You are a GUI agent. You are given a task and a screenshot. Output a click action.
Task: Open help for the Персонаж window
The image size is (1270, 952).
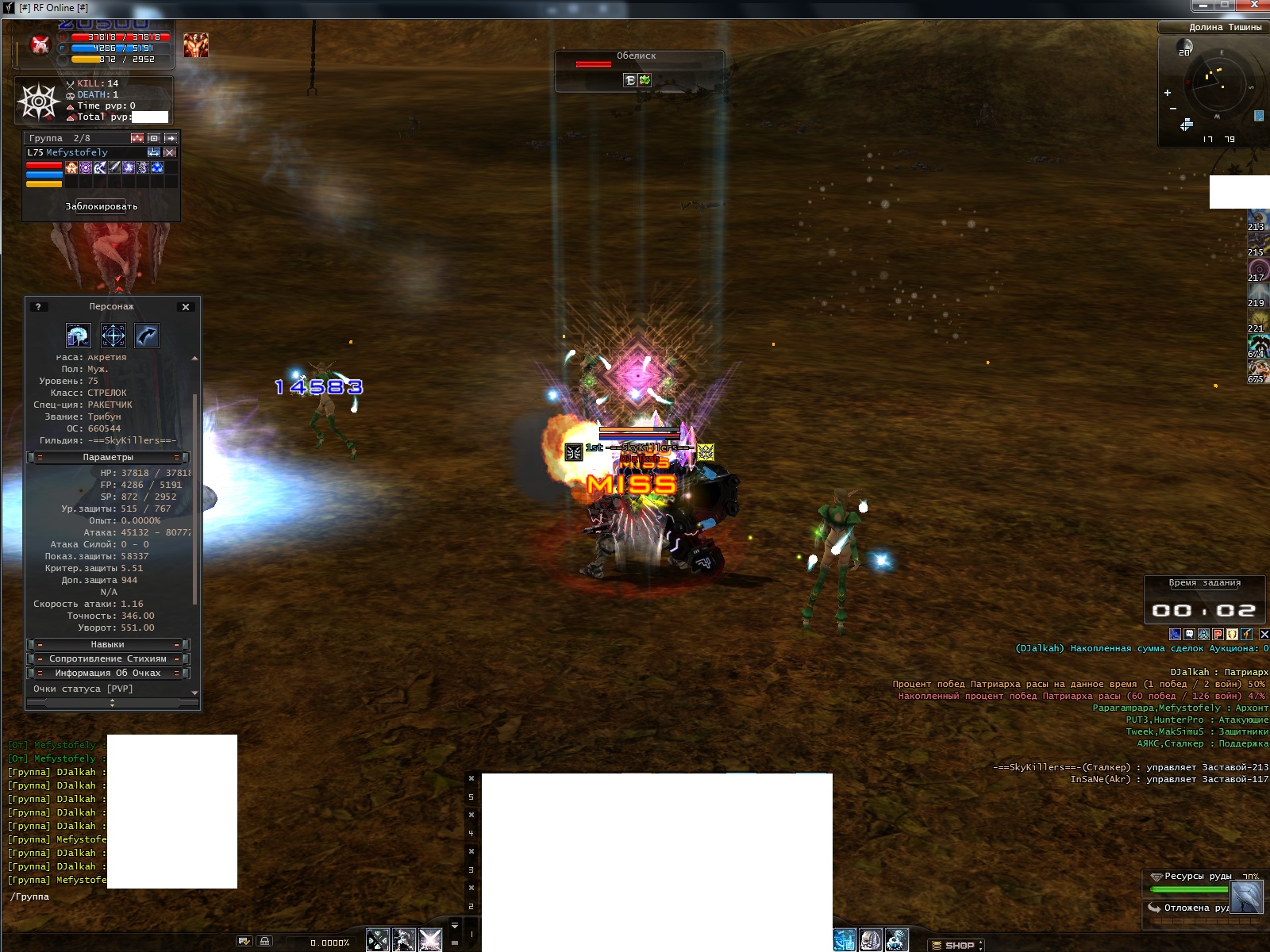coord(38,307)
